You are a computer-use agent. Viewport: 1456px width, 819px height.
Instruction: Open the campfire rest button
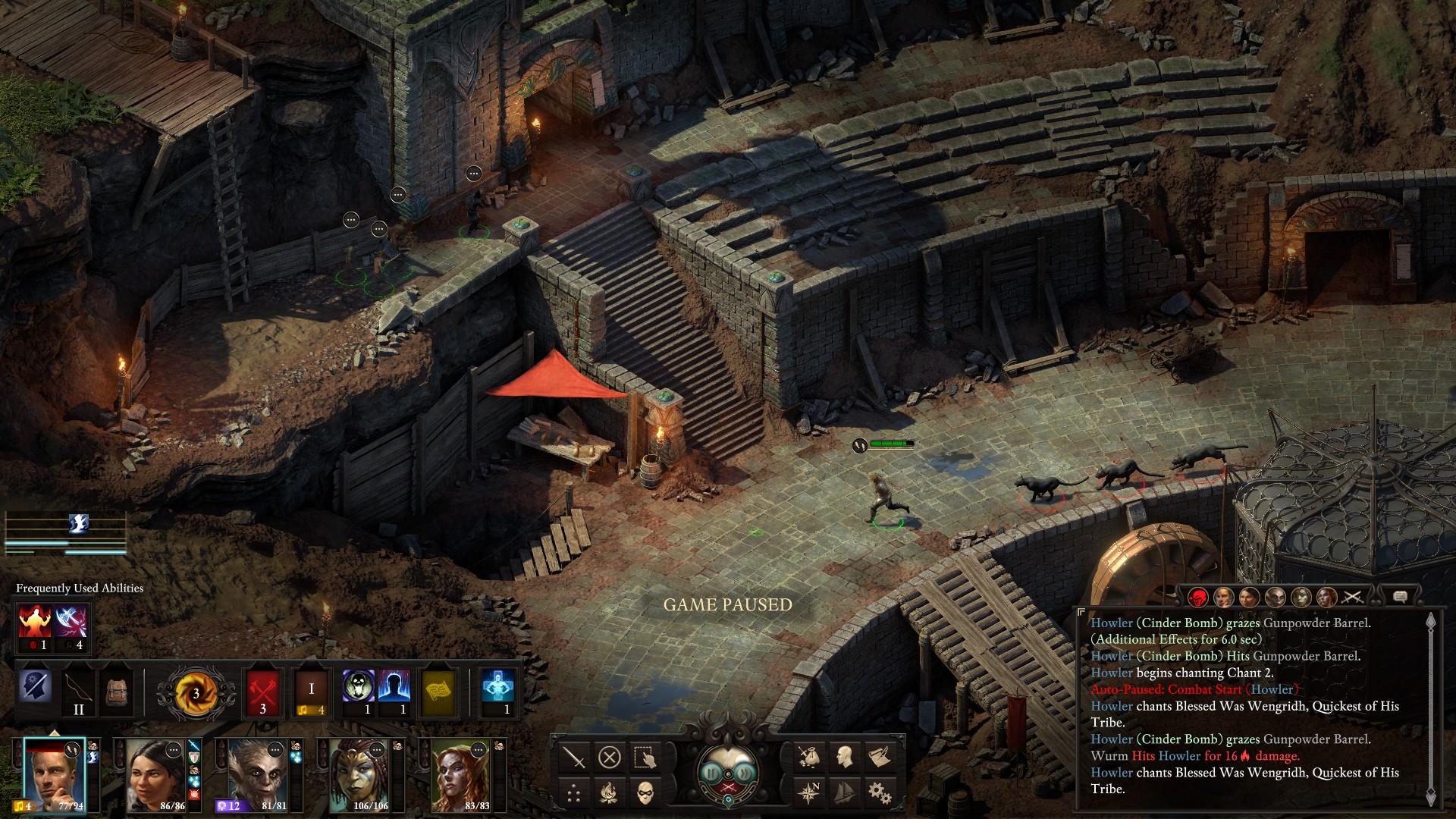point(610,793)
